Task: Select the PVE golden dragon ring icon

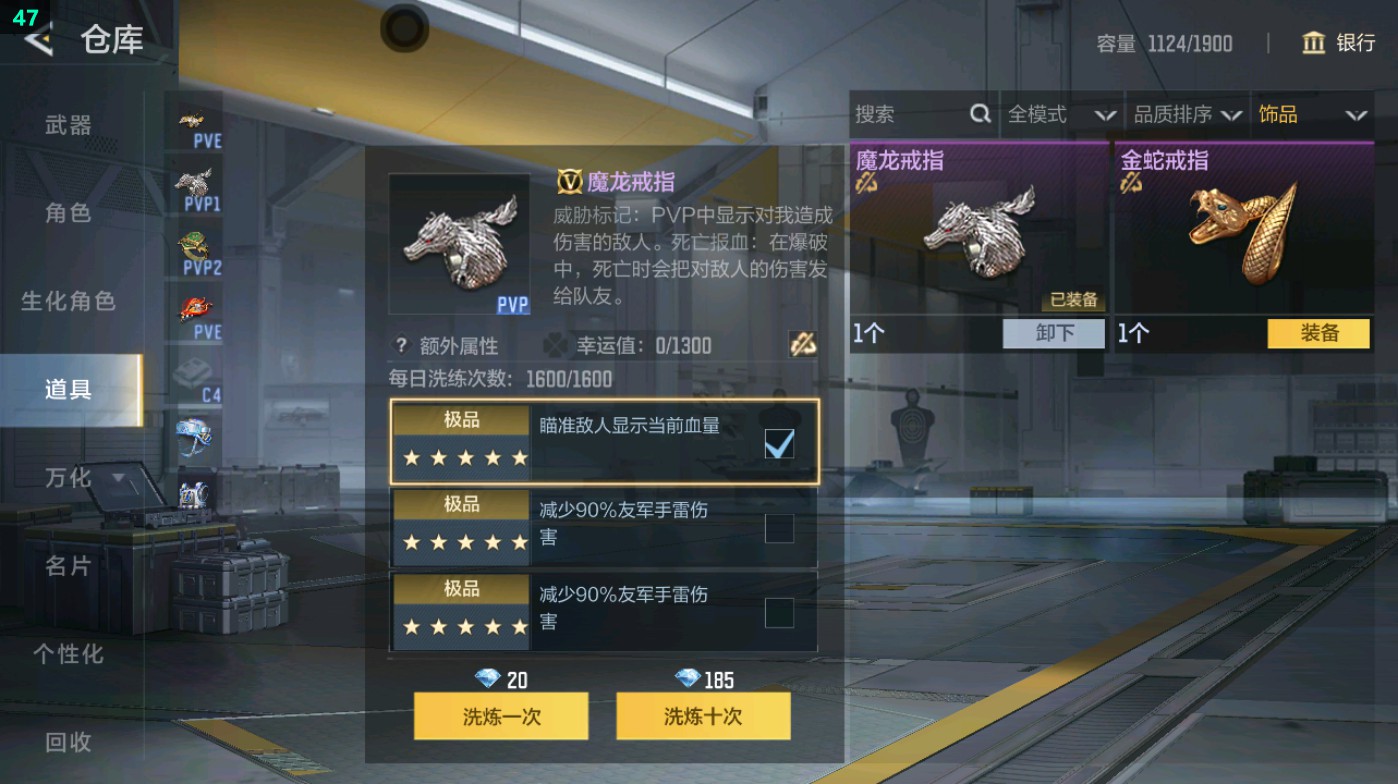Action: coord(196,118)
